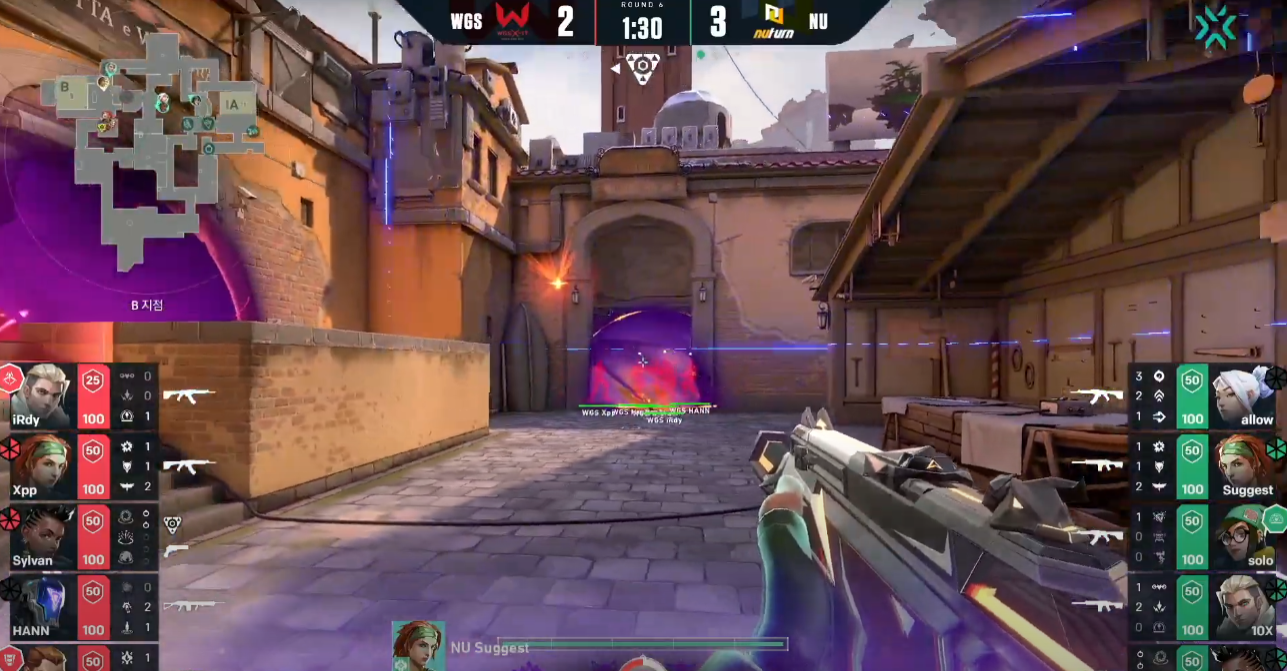The width and height of the screenshot is (1287, 671).
Task: Select Xpp's player portrait
Action: [x=41, y=465]
